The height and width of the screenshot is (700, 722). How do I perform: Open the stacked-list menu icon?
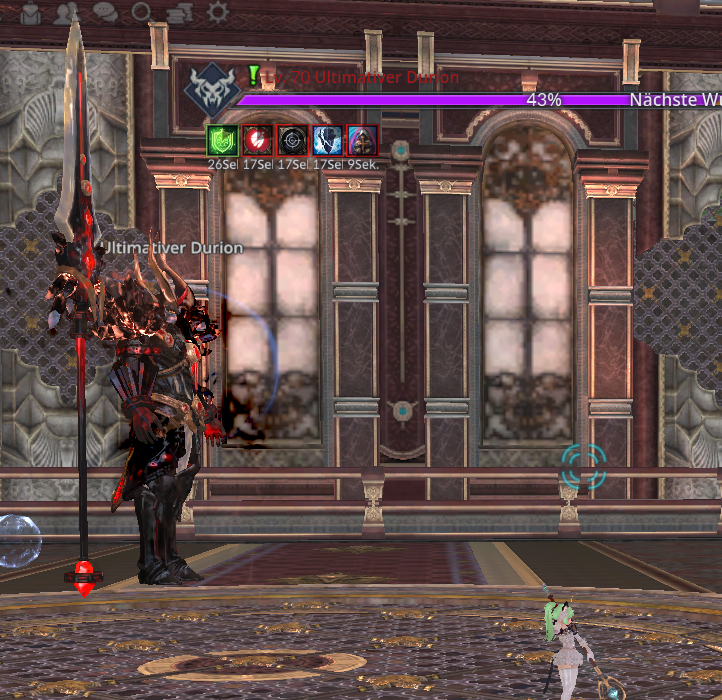(x=180, y=13)
